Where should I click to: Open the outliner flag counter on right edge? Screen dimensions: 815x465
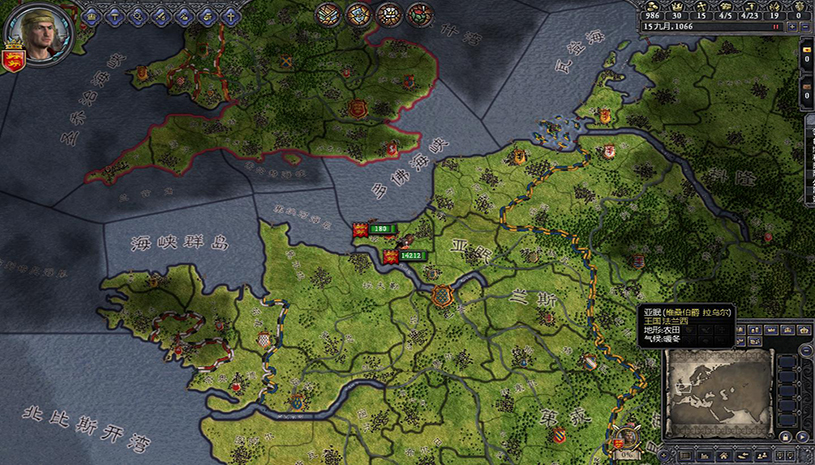coord(808,54)
